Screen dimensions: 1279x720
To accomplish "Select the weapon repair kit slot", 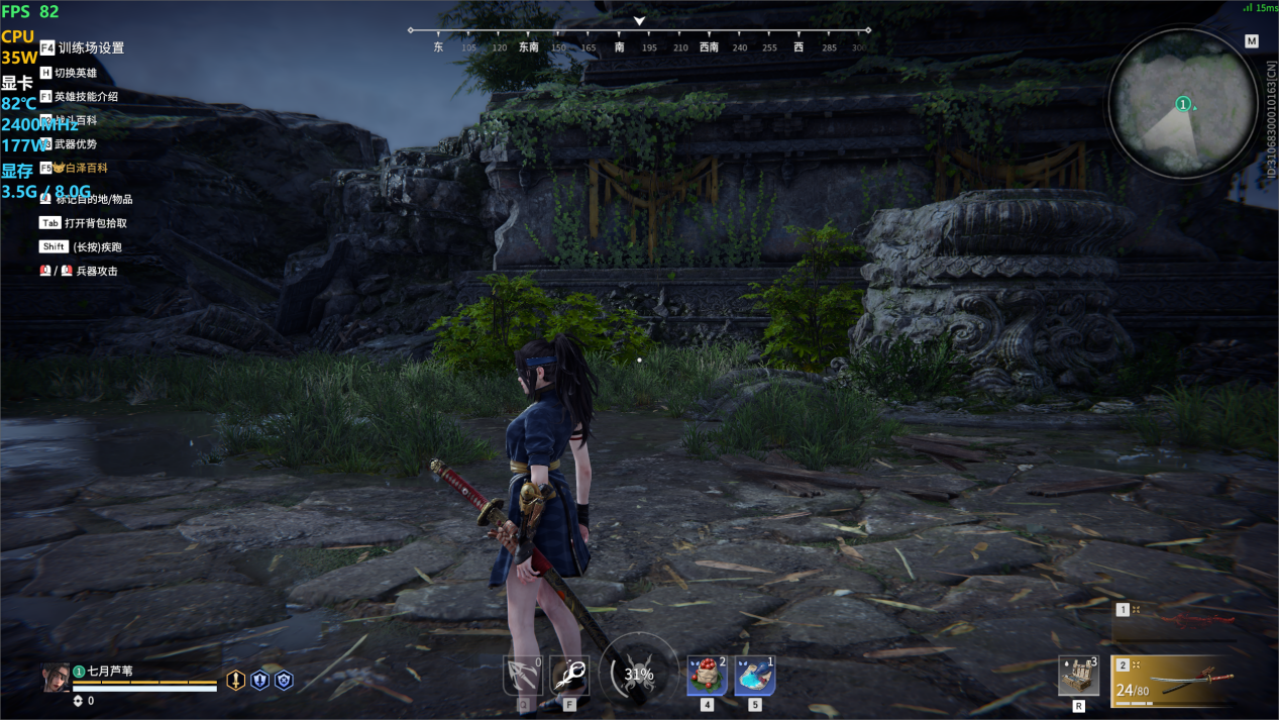I will point(1078,675).
